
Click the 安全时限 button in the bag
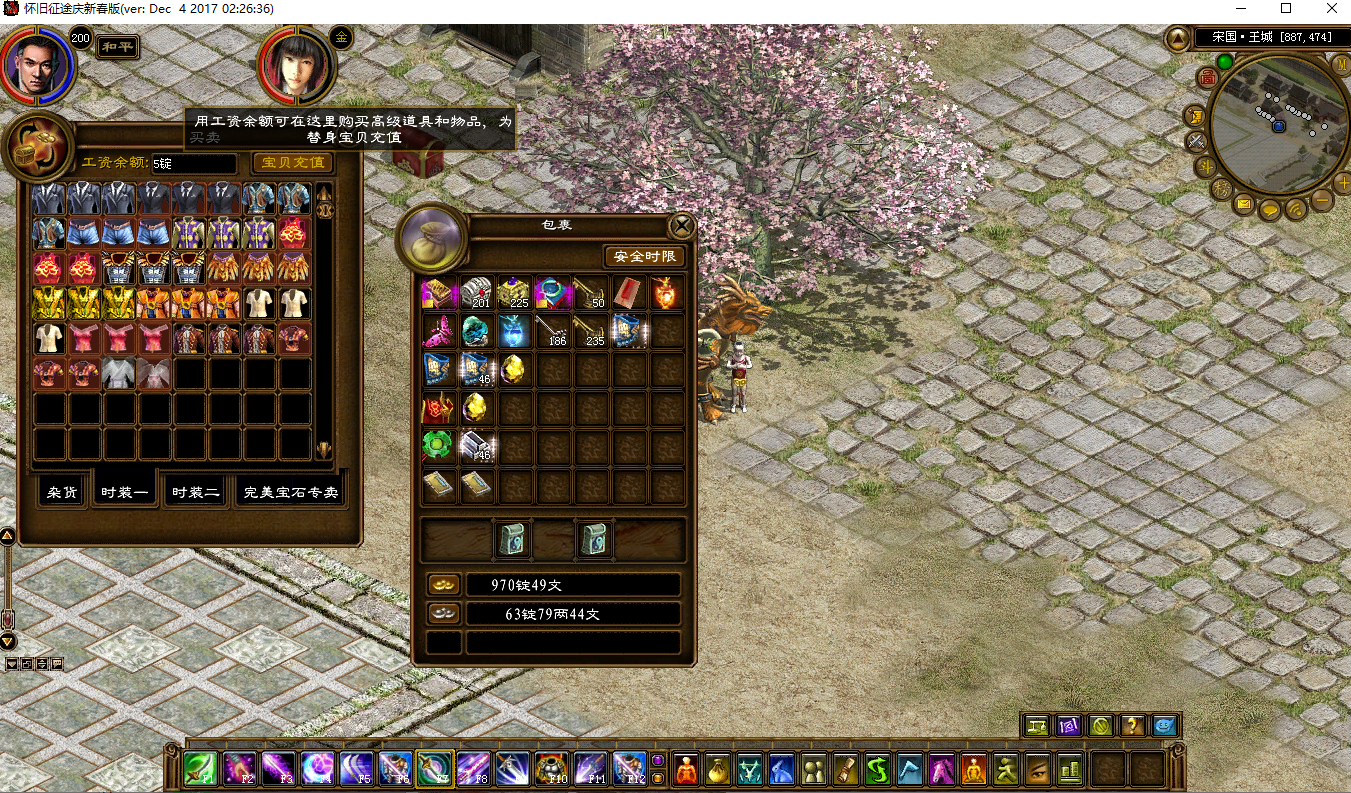(x=645, y=257)
